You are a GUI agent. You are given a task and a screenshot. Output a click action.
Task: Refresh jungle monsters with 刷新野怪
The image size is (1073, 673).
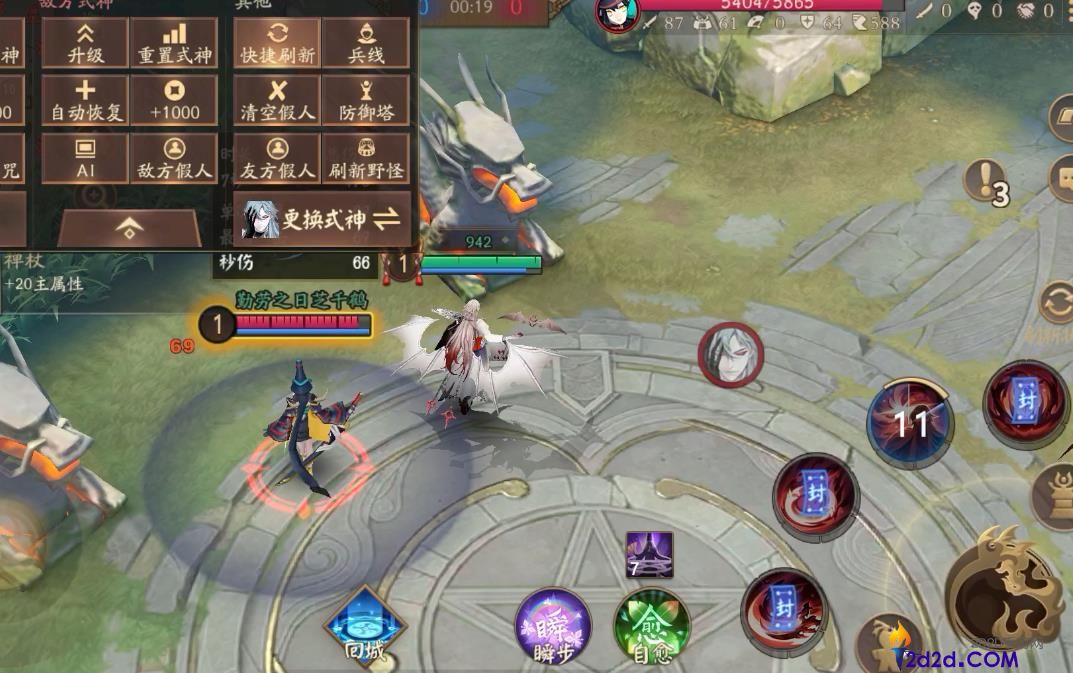366,159
